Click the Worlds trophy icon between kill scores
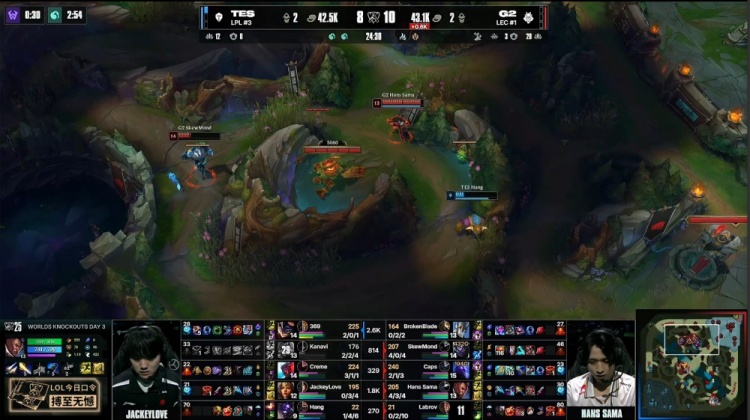The image size is (750, 420). (375, 17)
